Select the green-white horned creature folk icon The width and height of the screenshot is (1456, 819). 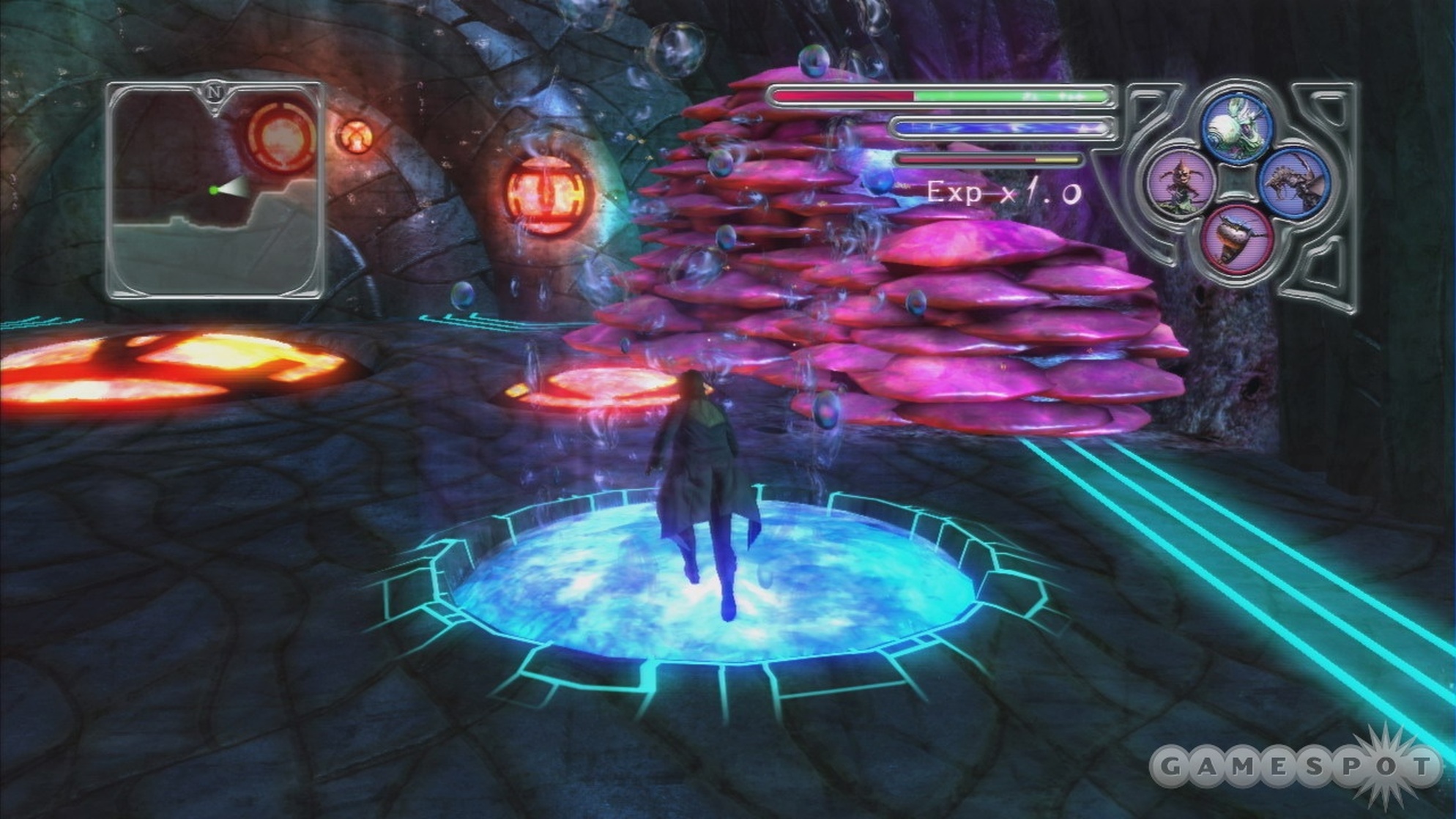(1238, 127)
